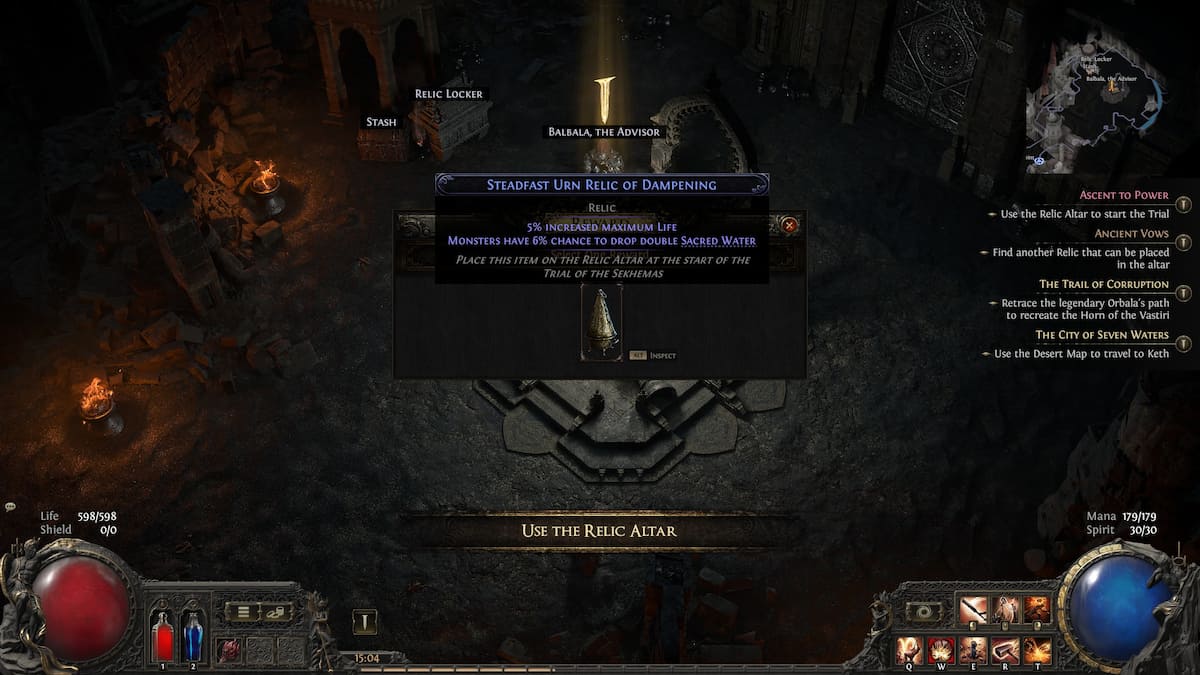Click the quest item icon above timer

(365, 622)
